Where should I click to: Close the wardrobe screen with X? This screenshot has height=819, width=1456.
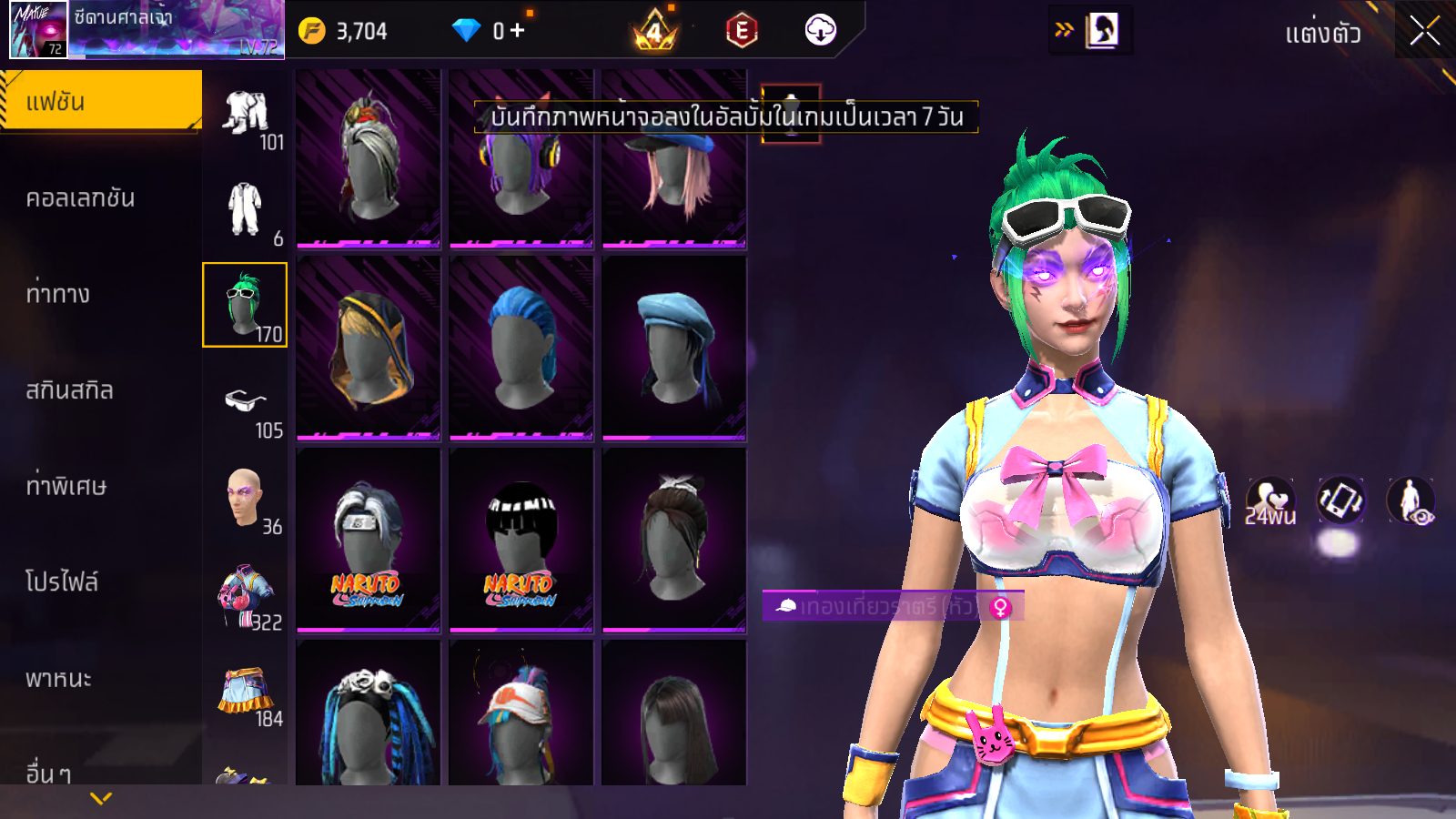coord(1424,31)
